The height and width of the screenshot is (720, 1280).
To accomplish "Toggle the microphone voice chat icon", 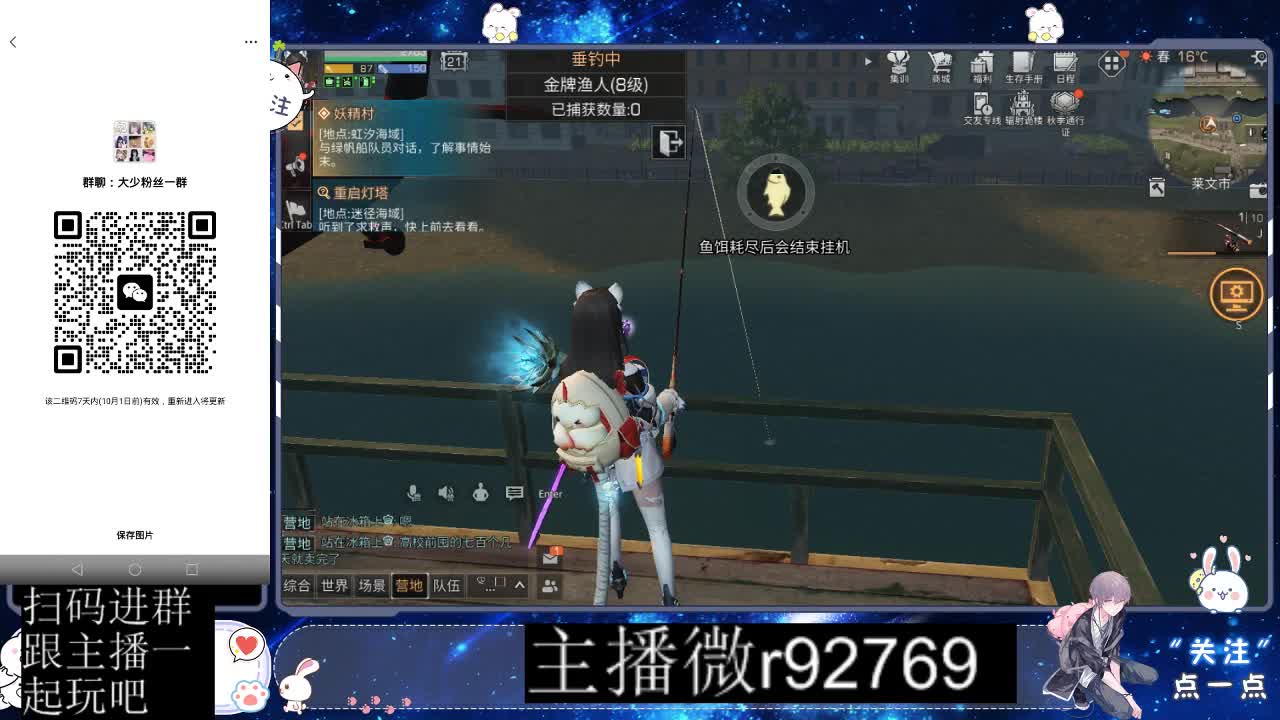I will [414, 491].
